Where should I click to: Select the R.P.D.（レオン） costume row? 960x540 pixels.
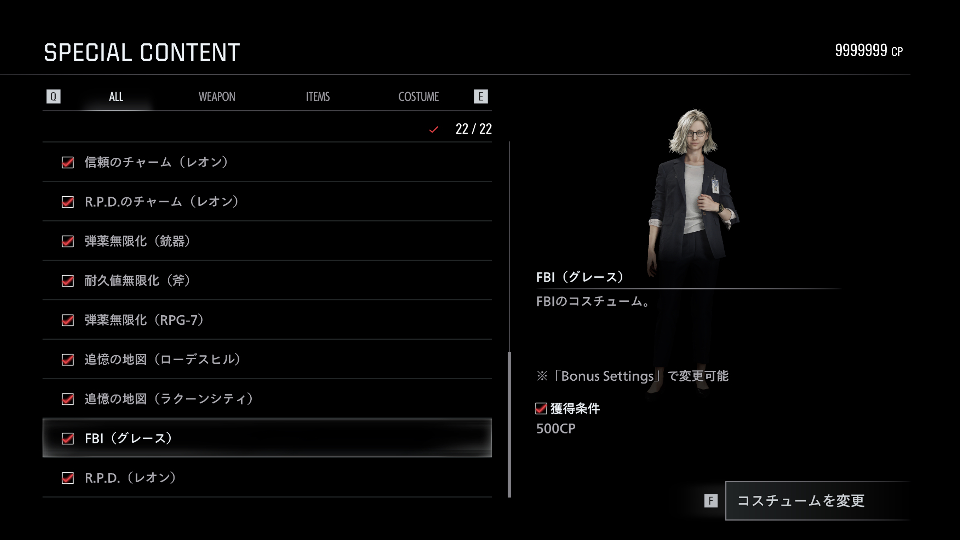pyautogui.click(x=267, y=478)
